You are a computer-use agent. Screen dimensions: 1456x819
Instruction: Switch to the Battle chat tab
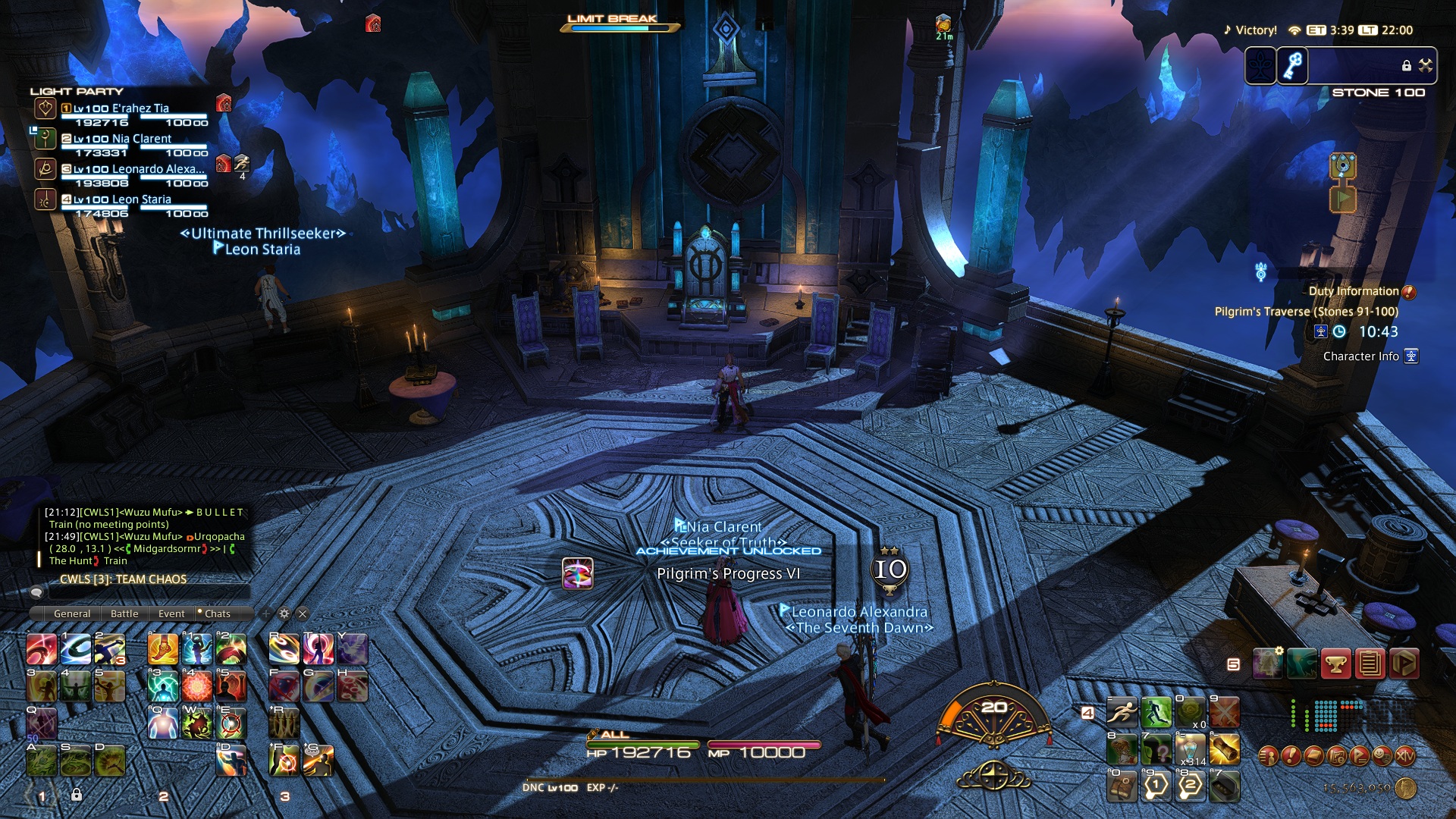pos(124,613)
